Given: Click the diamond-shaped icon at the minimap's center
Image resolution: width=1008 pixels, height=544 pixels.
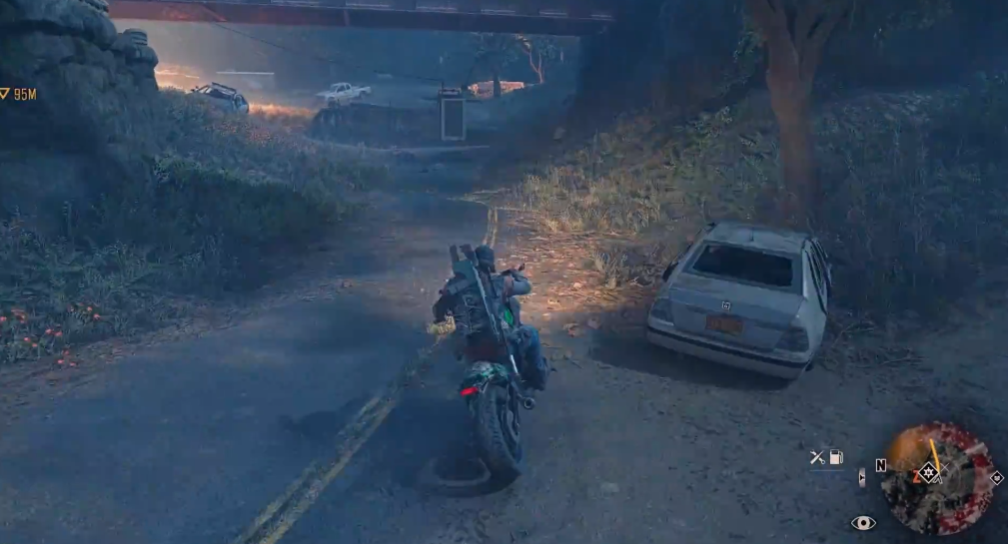Looking at the screenshot, I should 930,472.
